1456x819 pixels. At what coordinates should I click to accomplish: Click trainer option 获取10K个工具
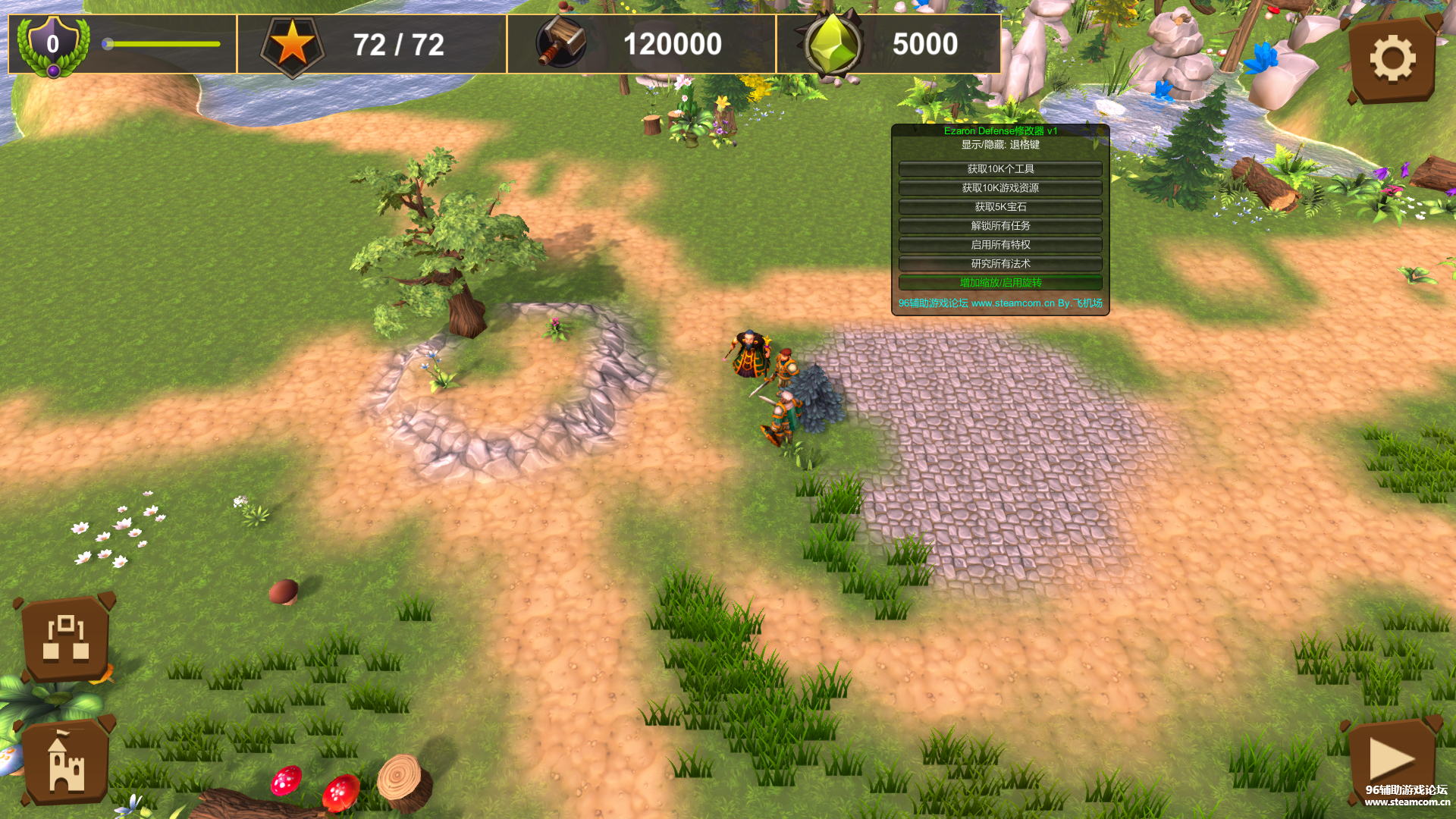(1000, 169)
